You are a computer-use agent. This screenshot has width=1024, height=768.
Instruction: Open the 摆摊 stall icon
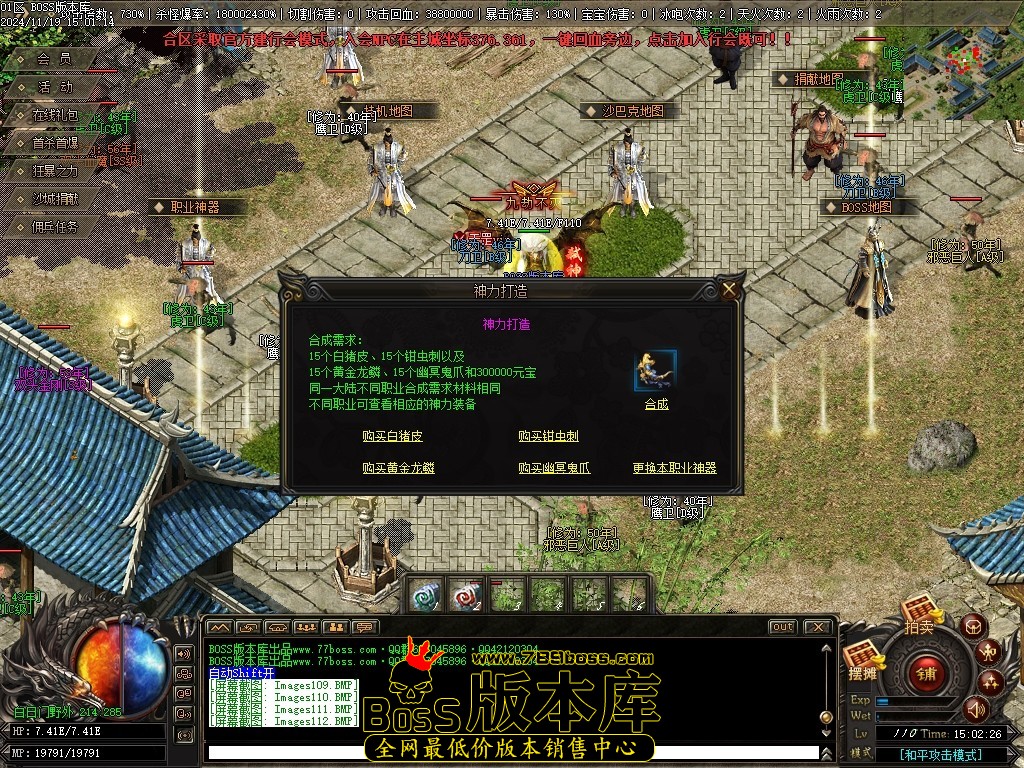(861, 659)
